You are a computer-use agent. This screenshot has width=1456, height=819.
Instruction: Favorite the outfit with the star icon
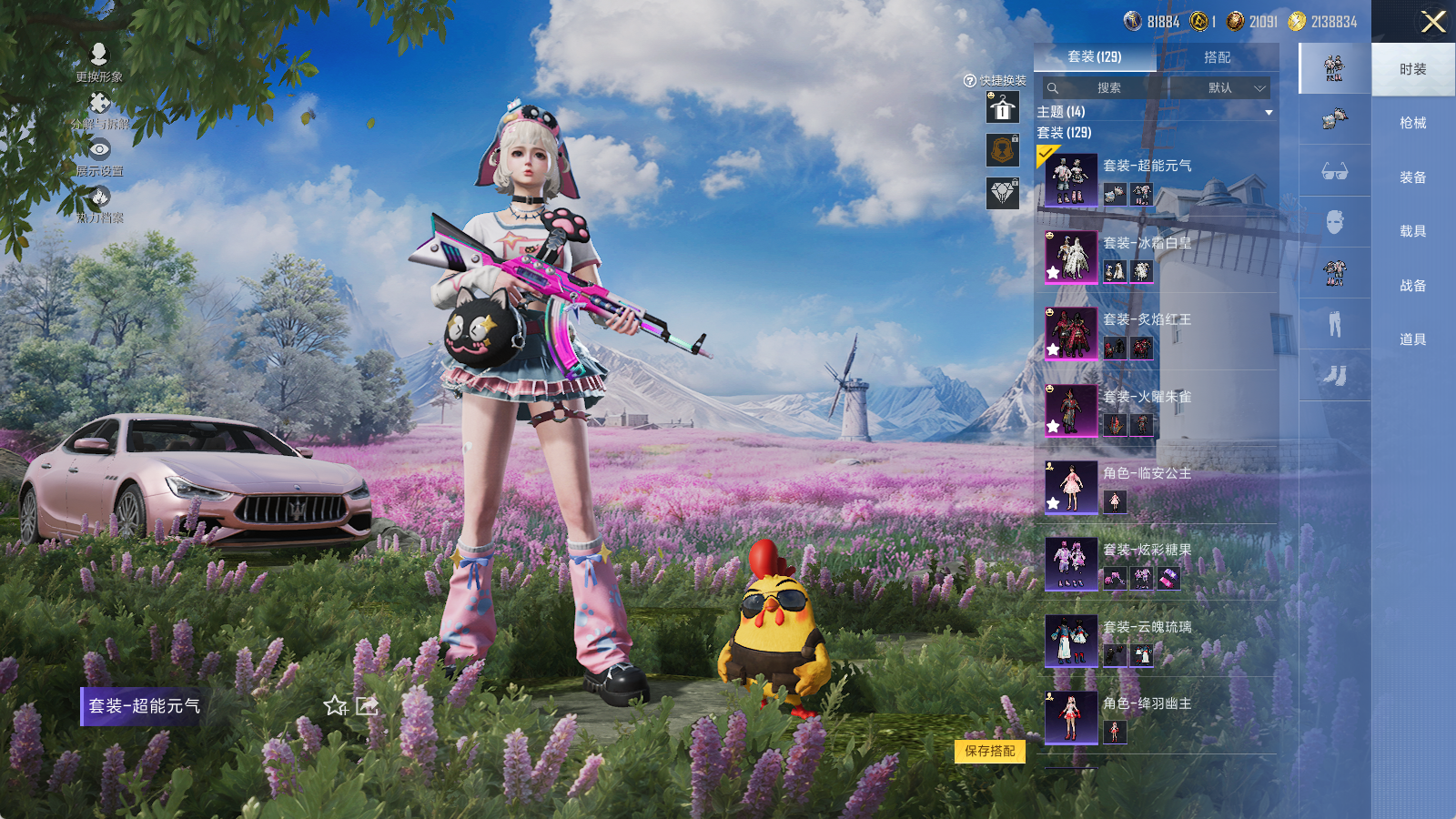point(335,706)
